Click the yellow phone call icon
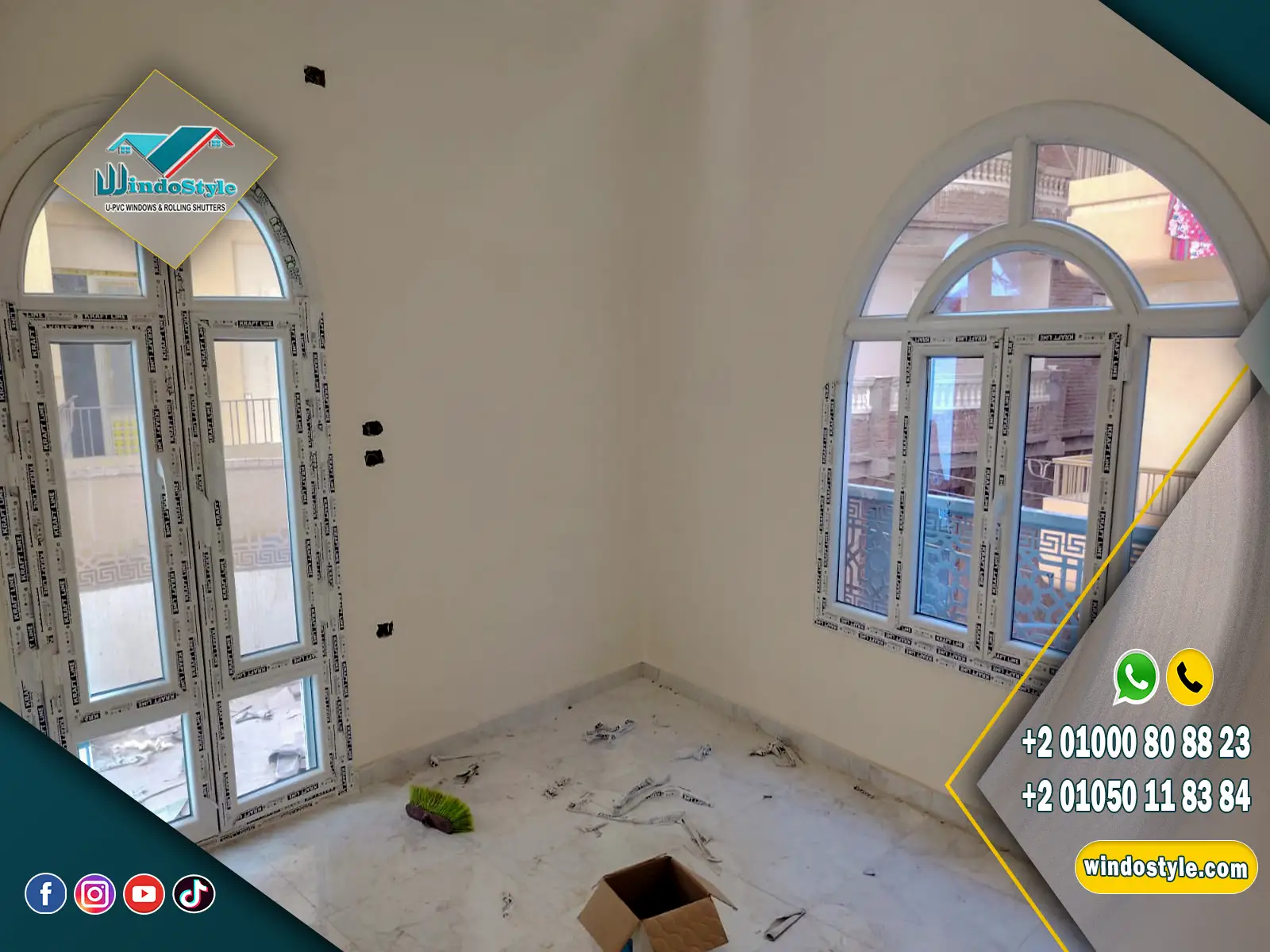 coord(1189,677)
